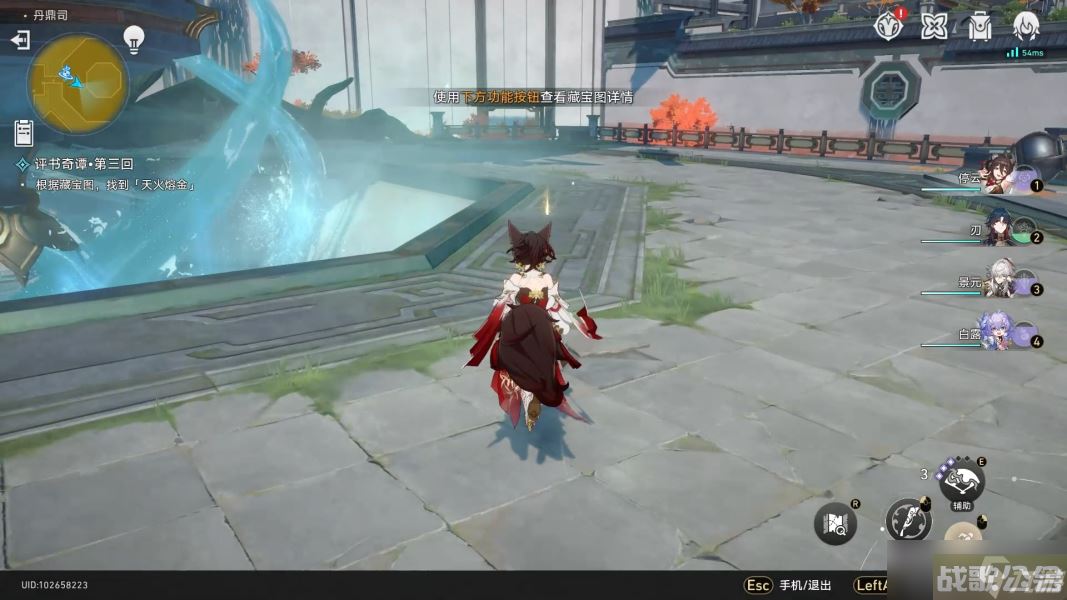This screenshot has width=1067, height=600.
Task: Open the backpack inventory icon
Action: tap(980, 26)
